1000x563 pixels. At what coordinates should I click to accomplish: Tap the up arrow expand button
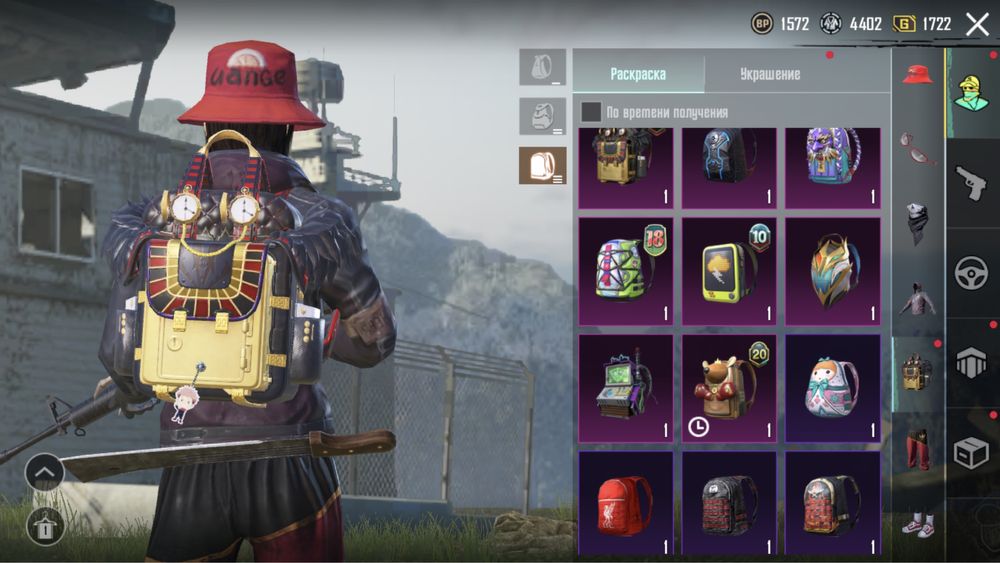(x=44, y=471)
